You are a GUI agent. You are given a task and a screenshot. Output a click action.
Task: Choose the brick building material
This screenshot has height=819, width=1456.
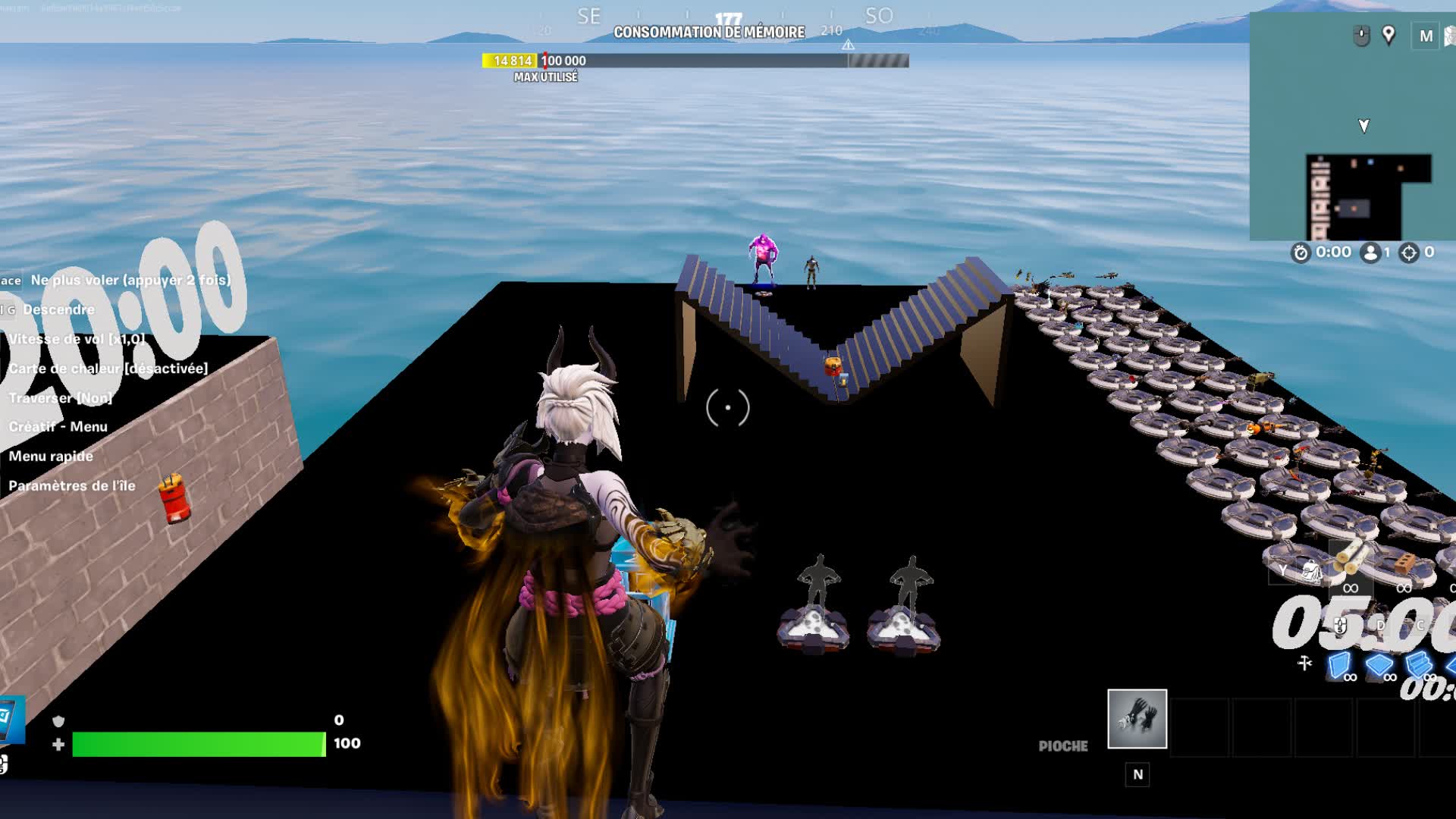click(x=1404, y=563)
